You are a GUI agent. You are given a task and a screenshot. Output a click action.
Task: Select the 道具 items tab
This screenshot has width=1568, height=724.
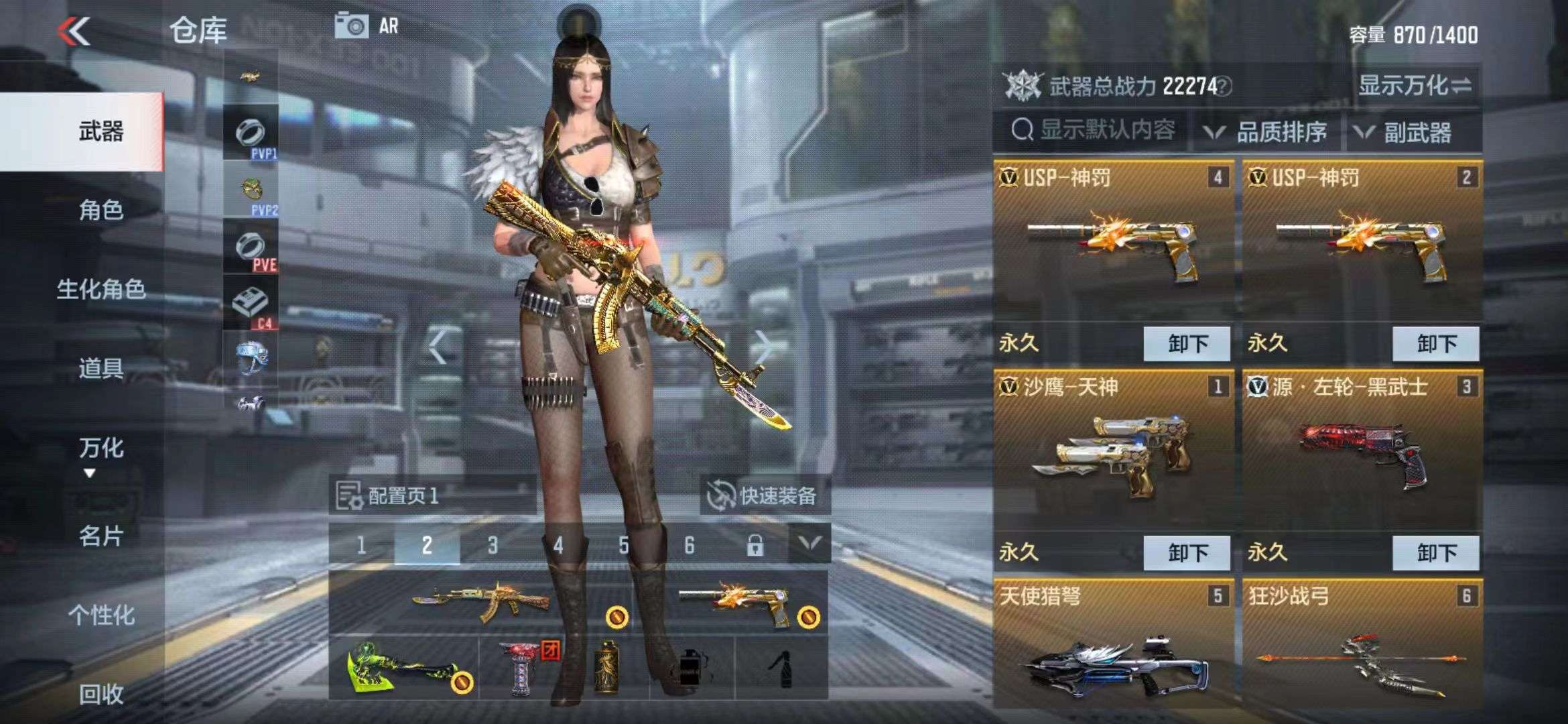pos(101,368)
